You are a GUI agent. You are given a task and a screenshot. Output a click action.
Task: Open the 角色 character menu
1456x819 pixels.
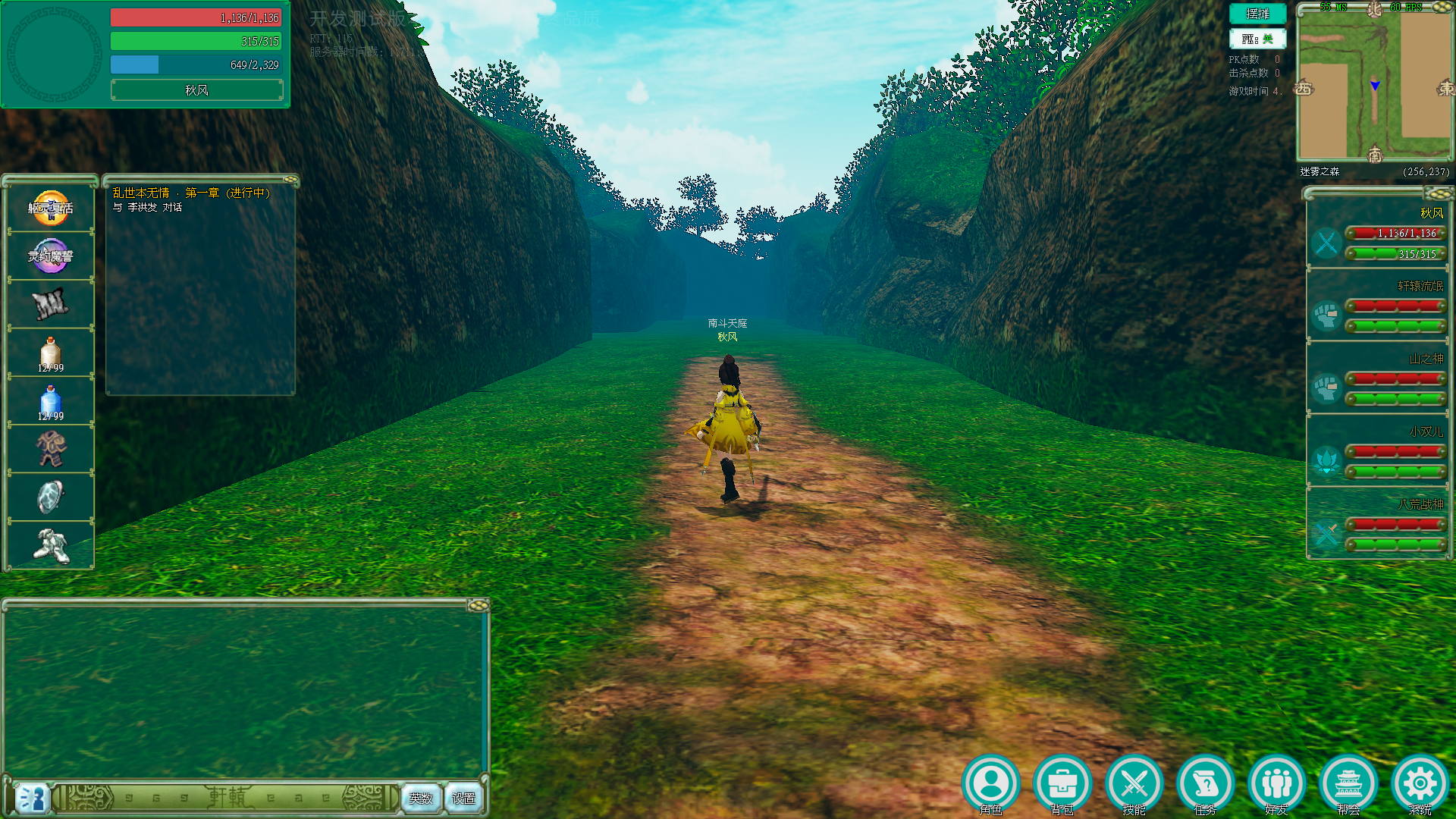click(991, 783)
